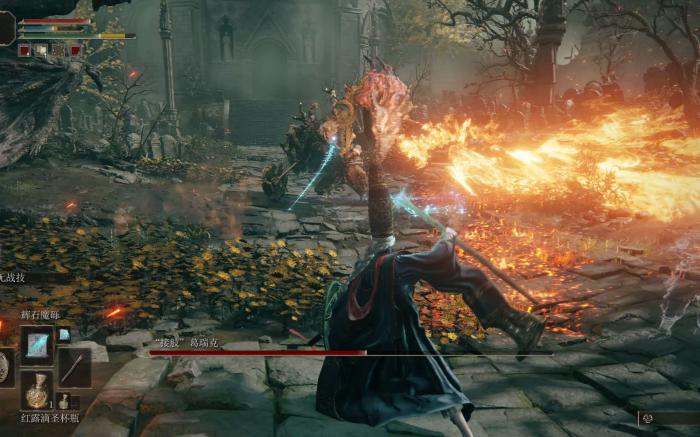700x437 pixels.
Task: Choose the round shield left-hand slot
Action: coord(5,367)
